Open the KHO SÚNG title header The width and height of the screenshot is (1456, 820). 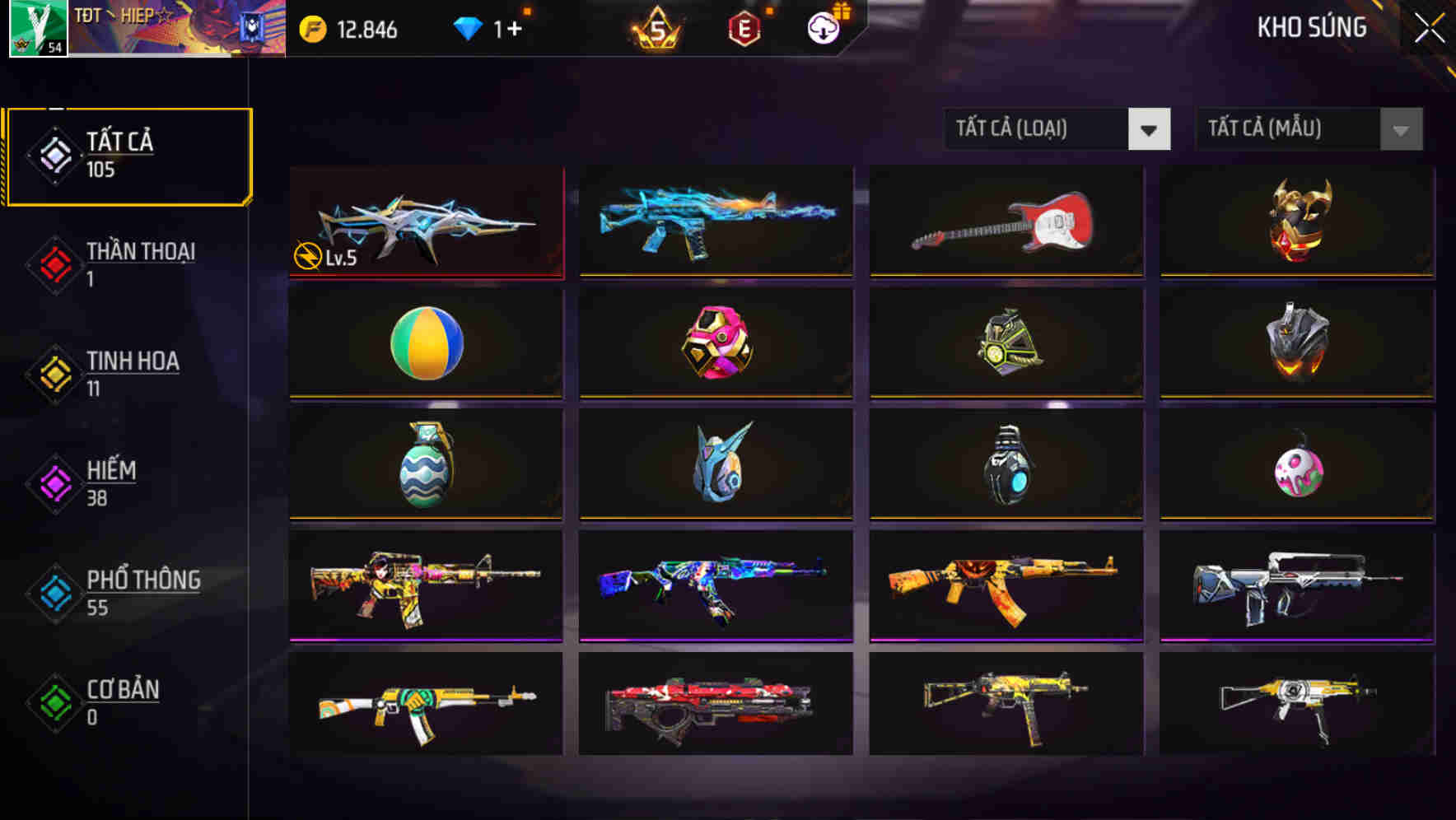tap(1313, 27)
